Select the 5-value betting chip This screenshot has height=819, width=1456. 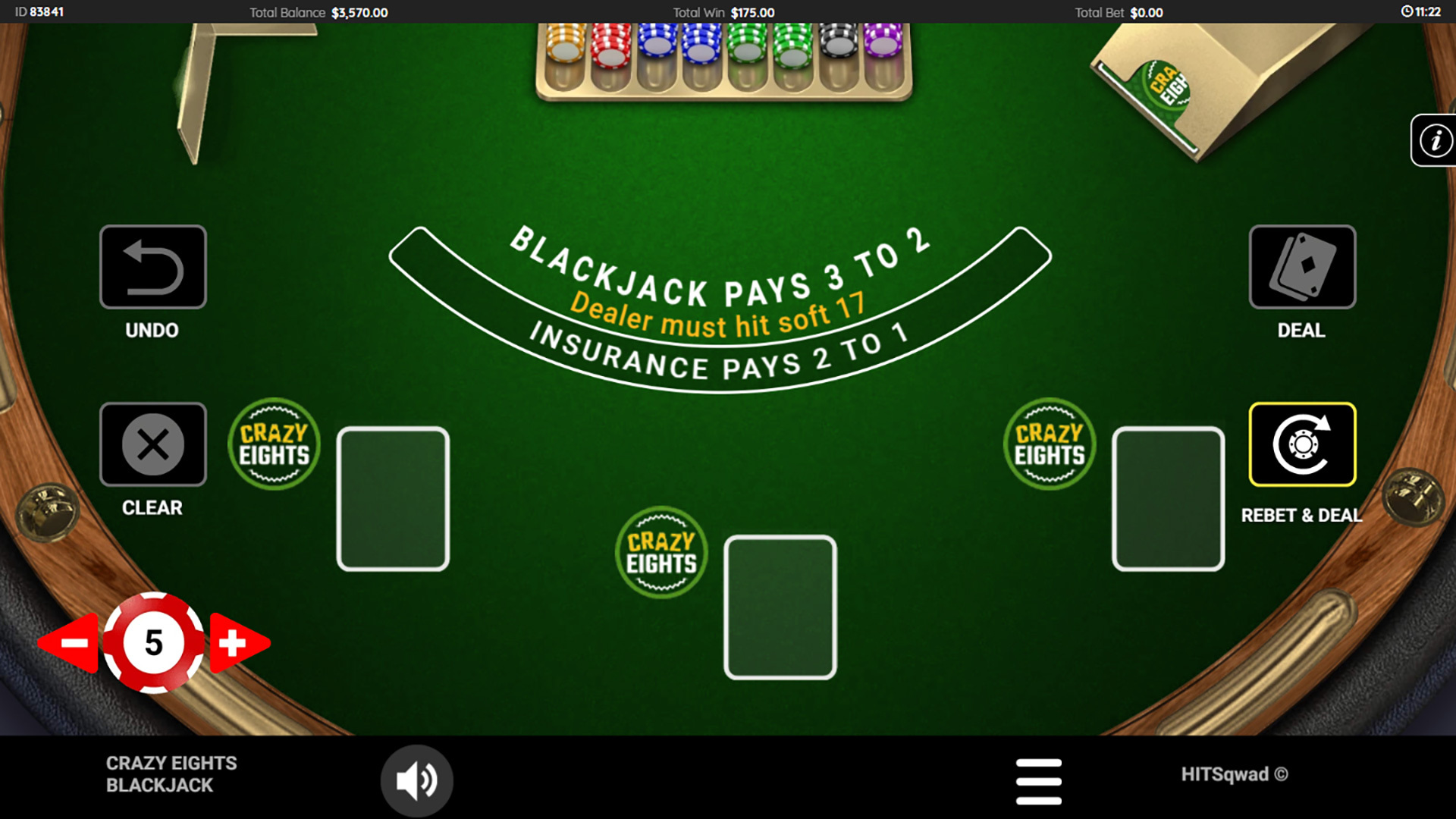pos(152,643)
